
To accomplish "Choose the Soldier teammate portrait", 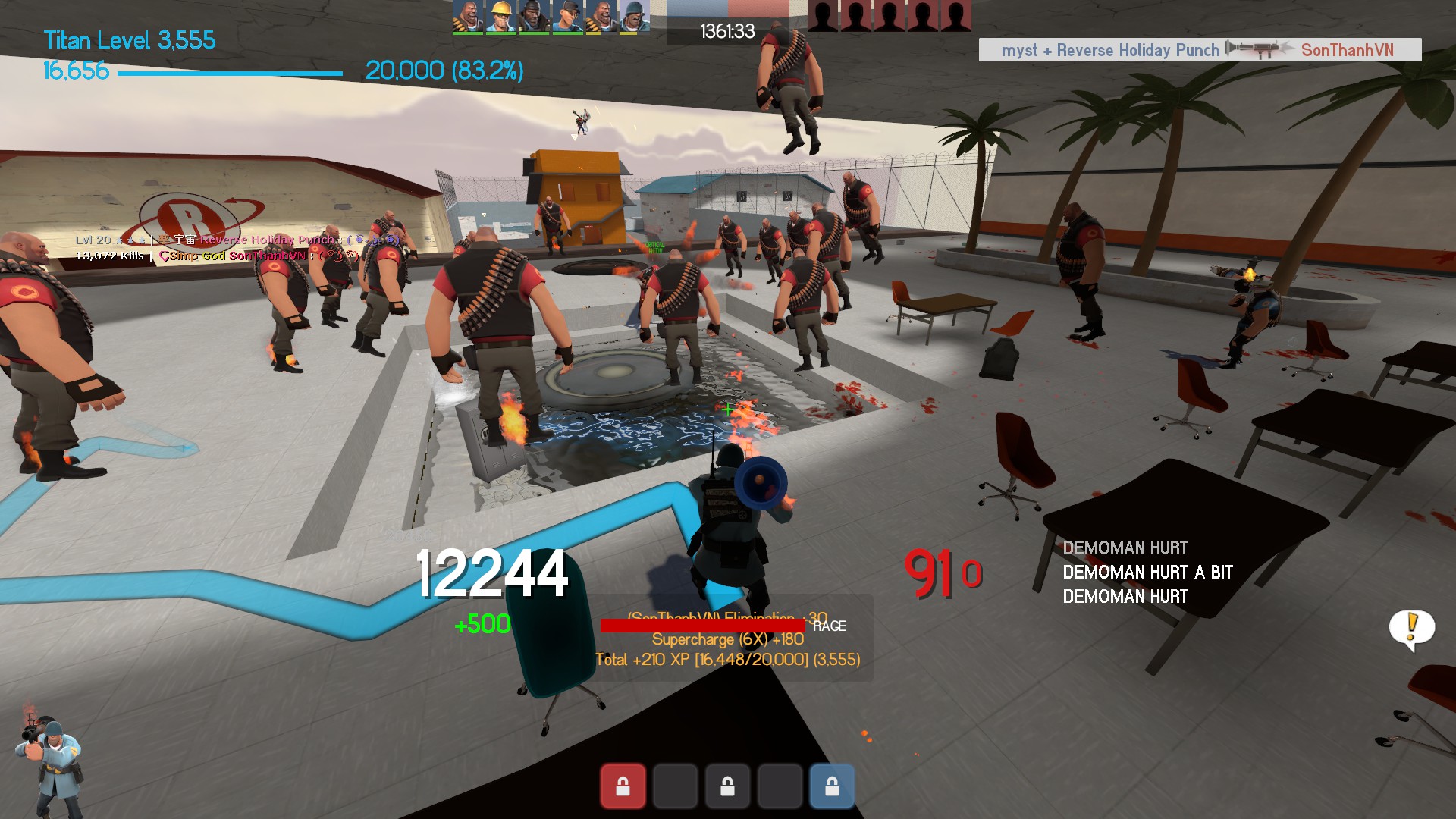I will pyautogui.click(x=633, y=17).
